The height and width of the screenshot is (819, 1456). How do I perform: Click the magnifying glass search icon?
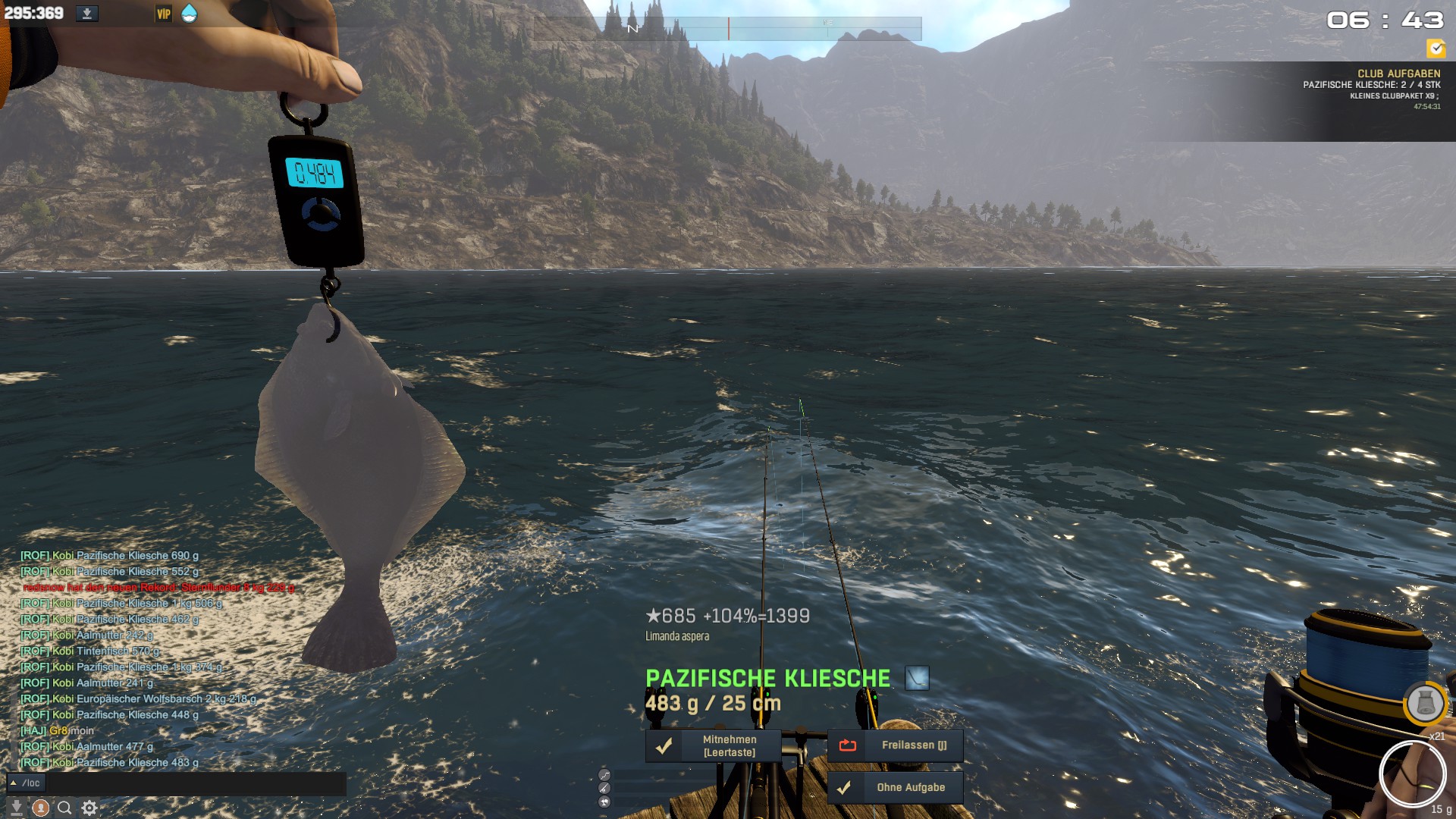65,808
